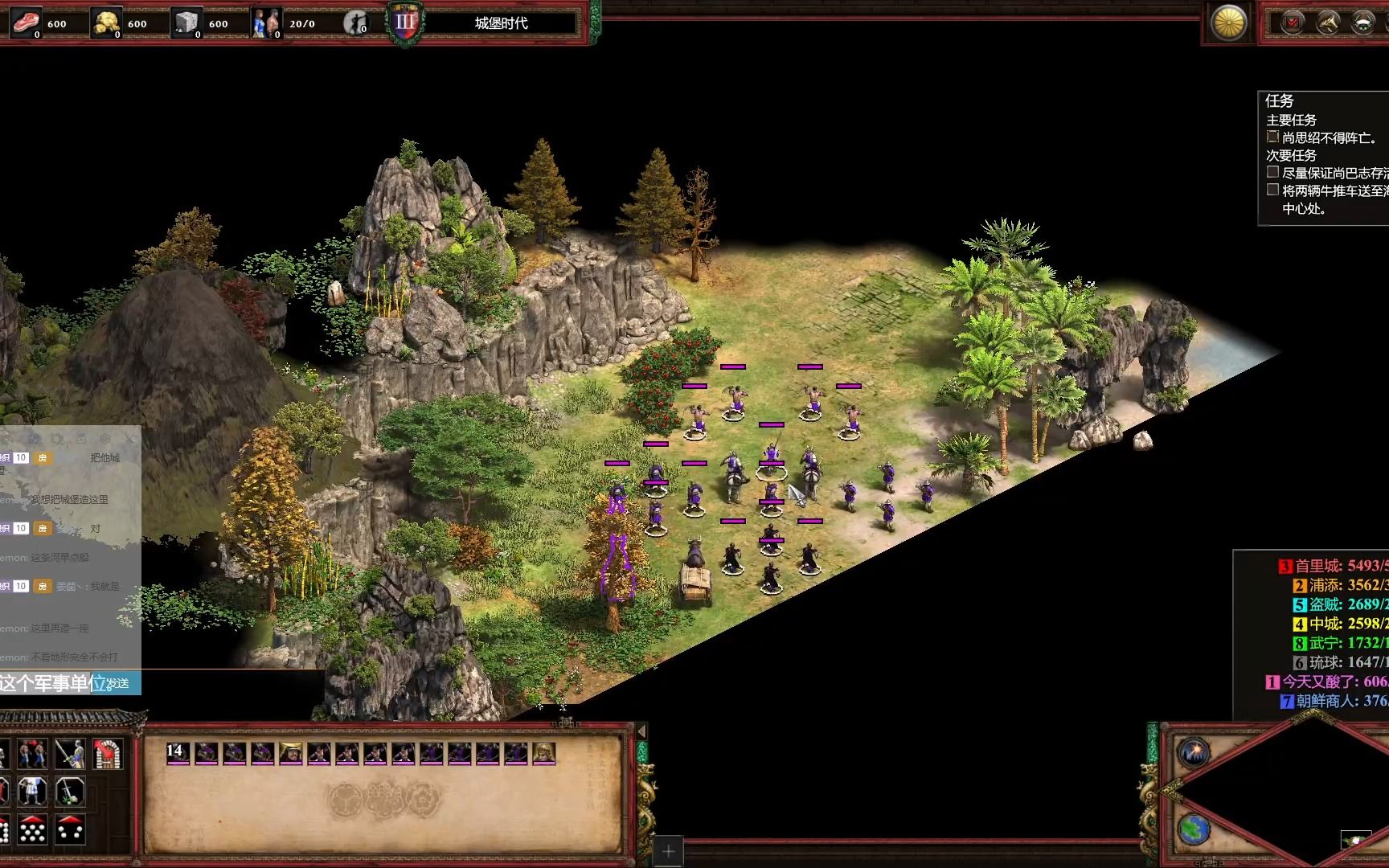
Task: Select the first unit portrait showing number 14
Action: [x=178, y=753]
